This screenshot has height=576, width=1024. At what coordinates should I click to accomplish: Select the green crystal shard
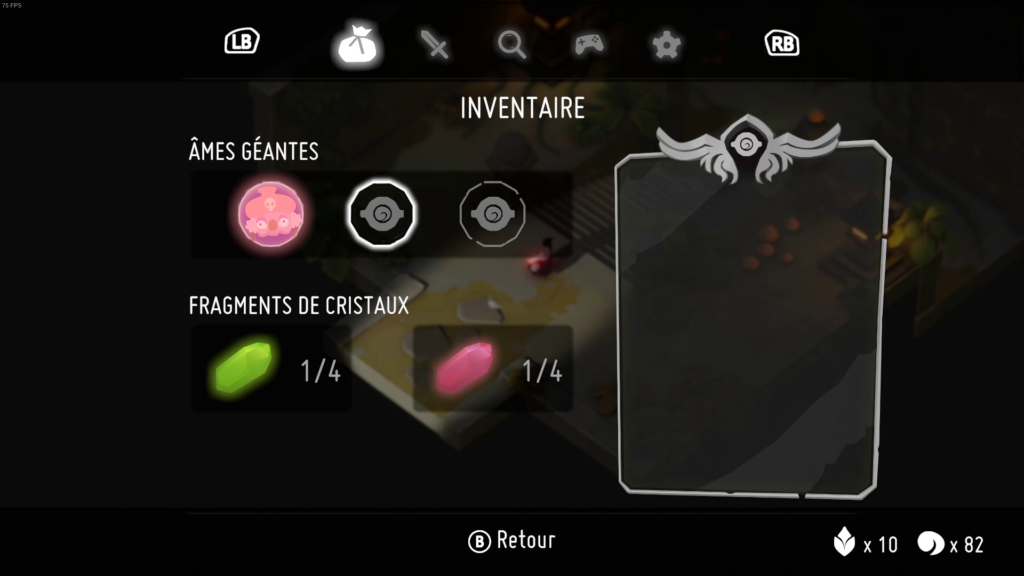pyautogui.click(x=243, y=367)
